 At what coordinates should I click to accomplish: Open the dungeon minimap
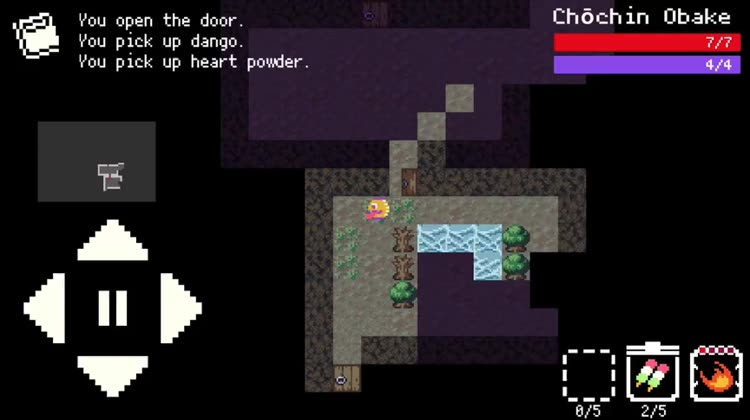tap(97, 162)
